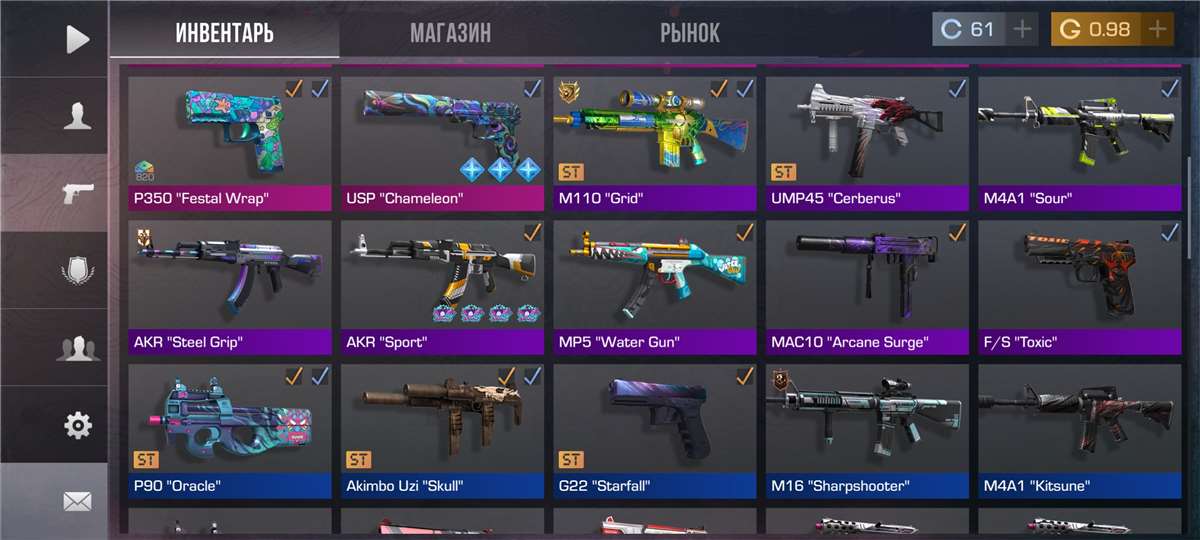
Task: Open the Рынок tab
Action: pyautogui.click(x=689, y=33)
